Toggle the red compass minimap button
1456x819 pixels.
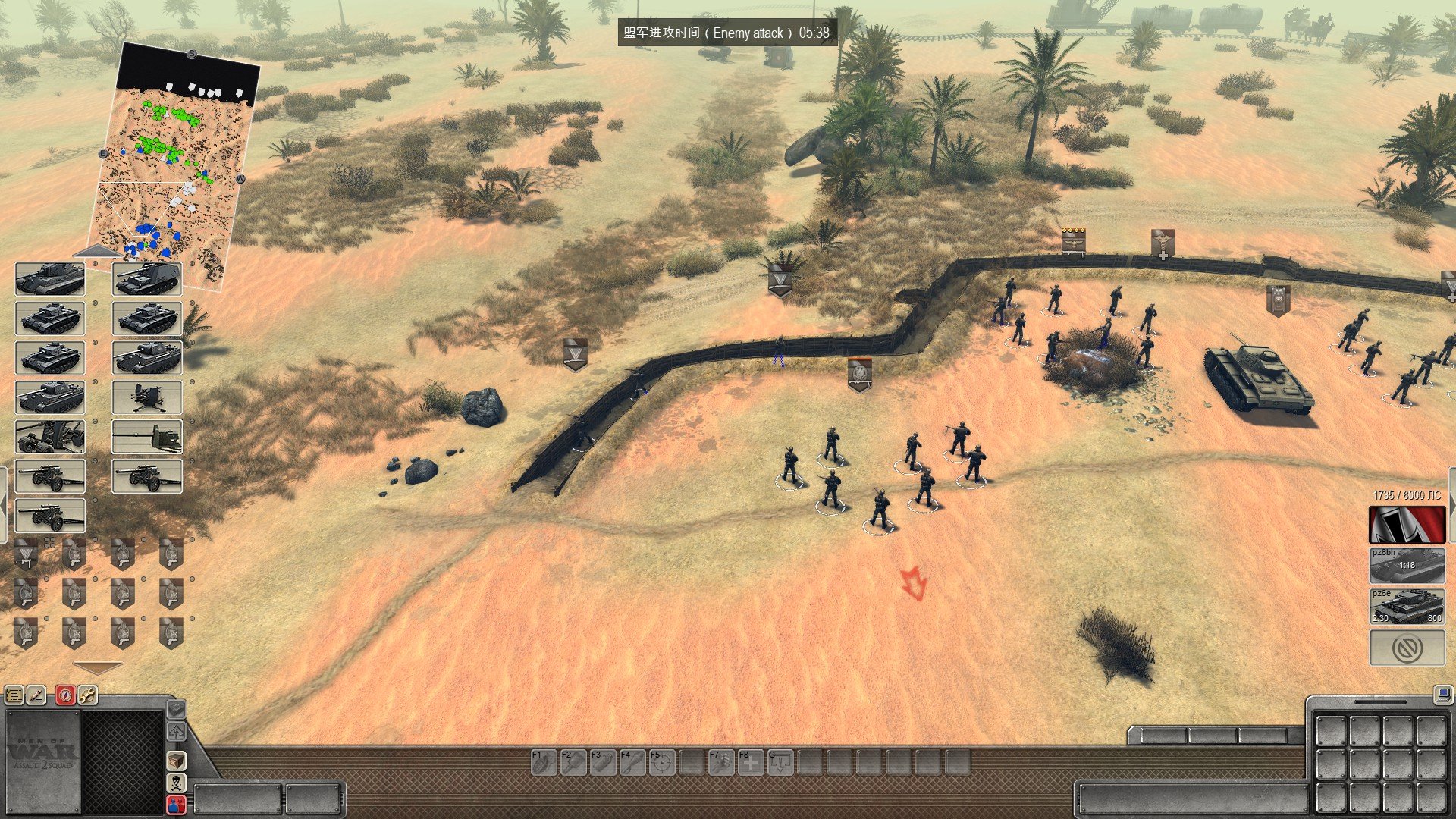click(65, 695)
